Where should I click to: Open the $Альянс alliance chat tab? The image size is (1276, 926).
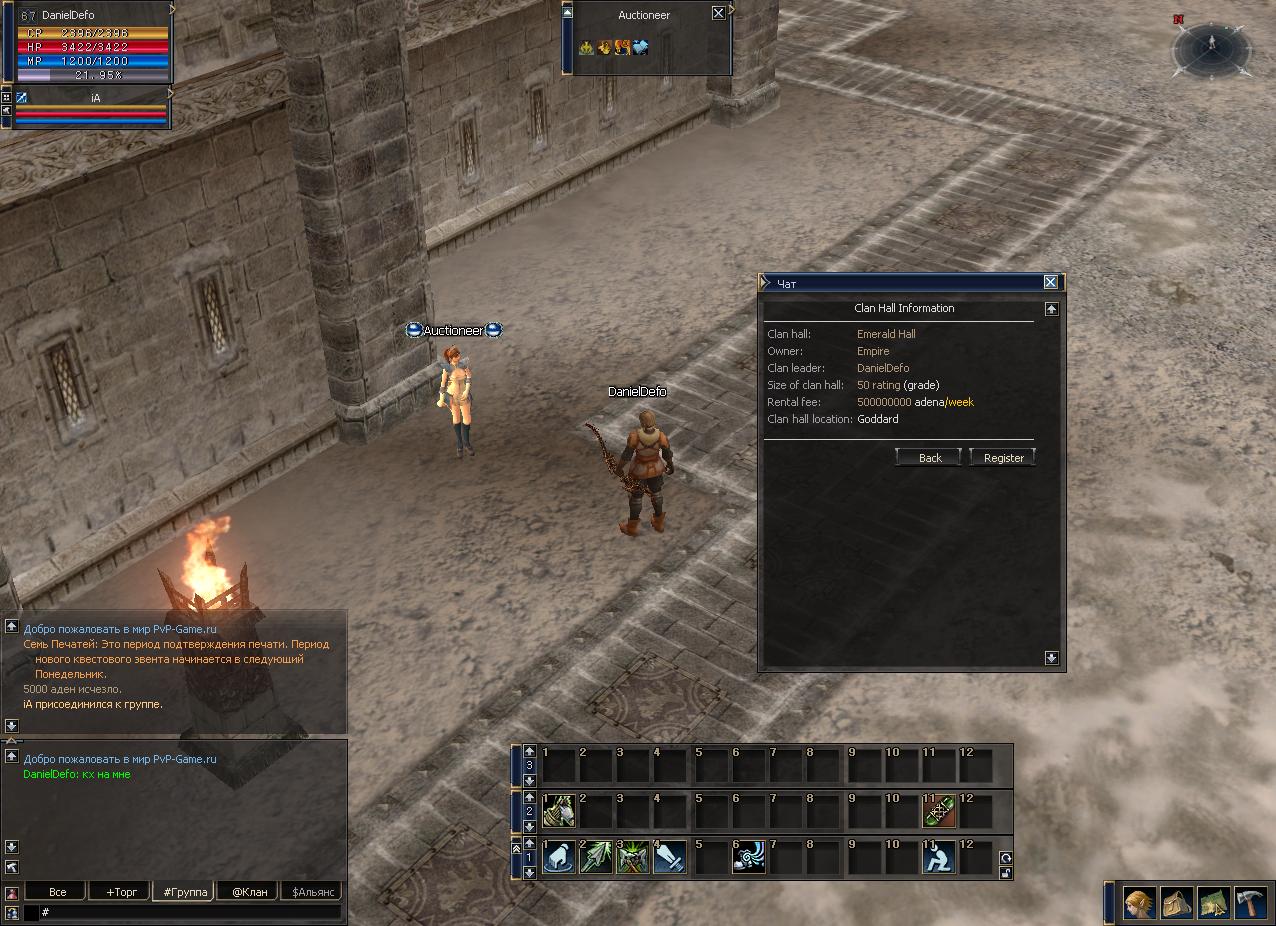pos(313,891)
